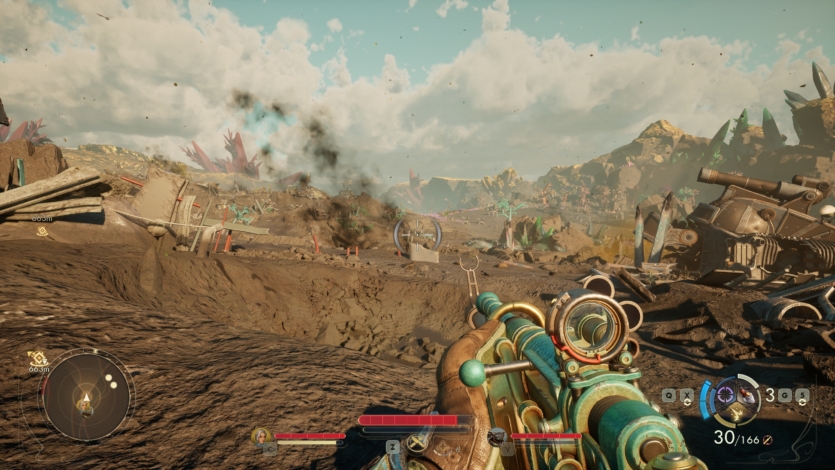Click the crossed swords icon below the centre bar

pyautogui.click(x=416, y=441)
